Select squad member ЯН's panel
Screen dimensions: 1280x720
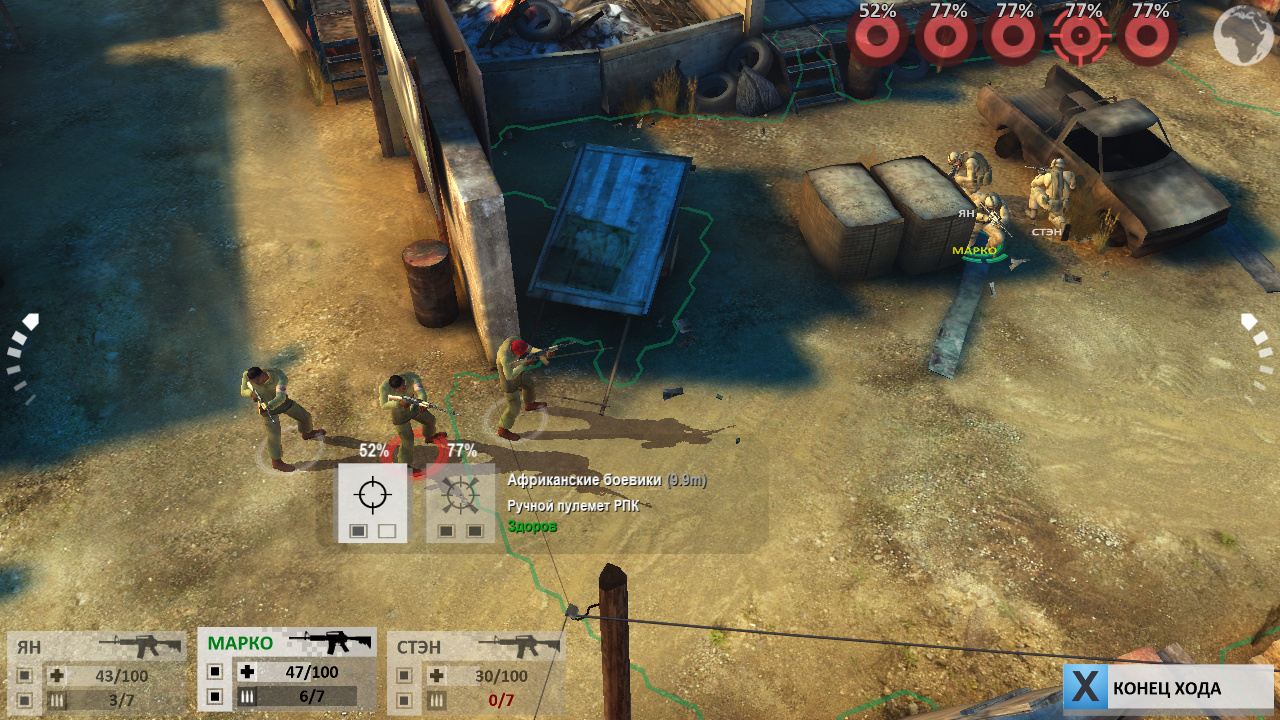point(96,672)
